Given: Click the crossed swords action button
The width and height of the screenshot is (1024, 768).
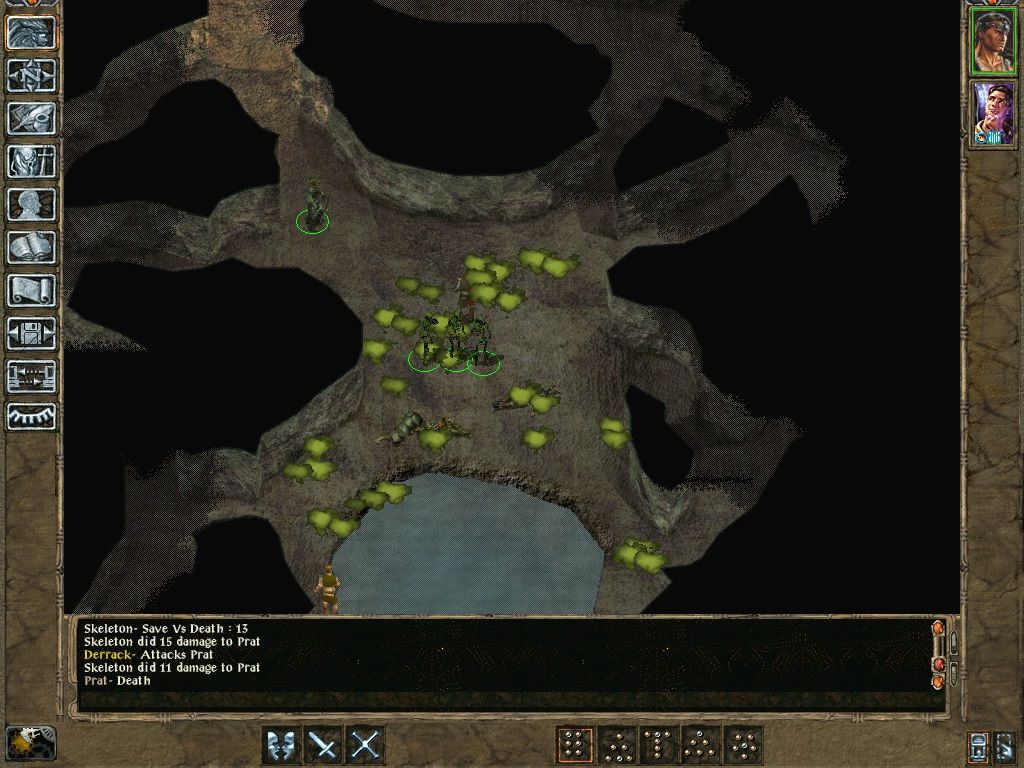Looking at the screenshot, I should click(x=366, y=745).
